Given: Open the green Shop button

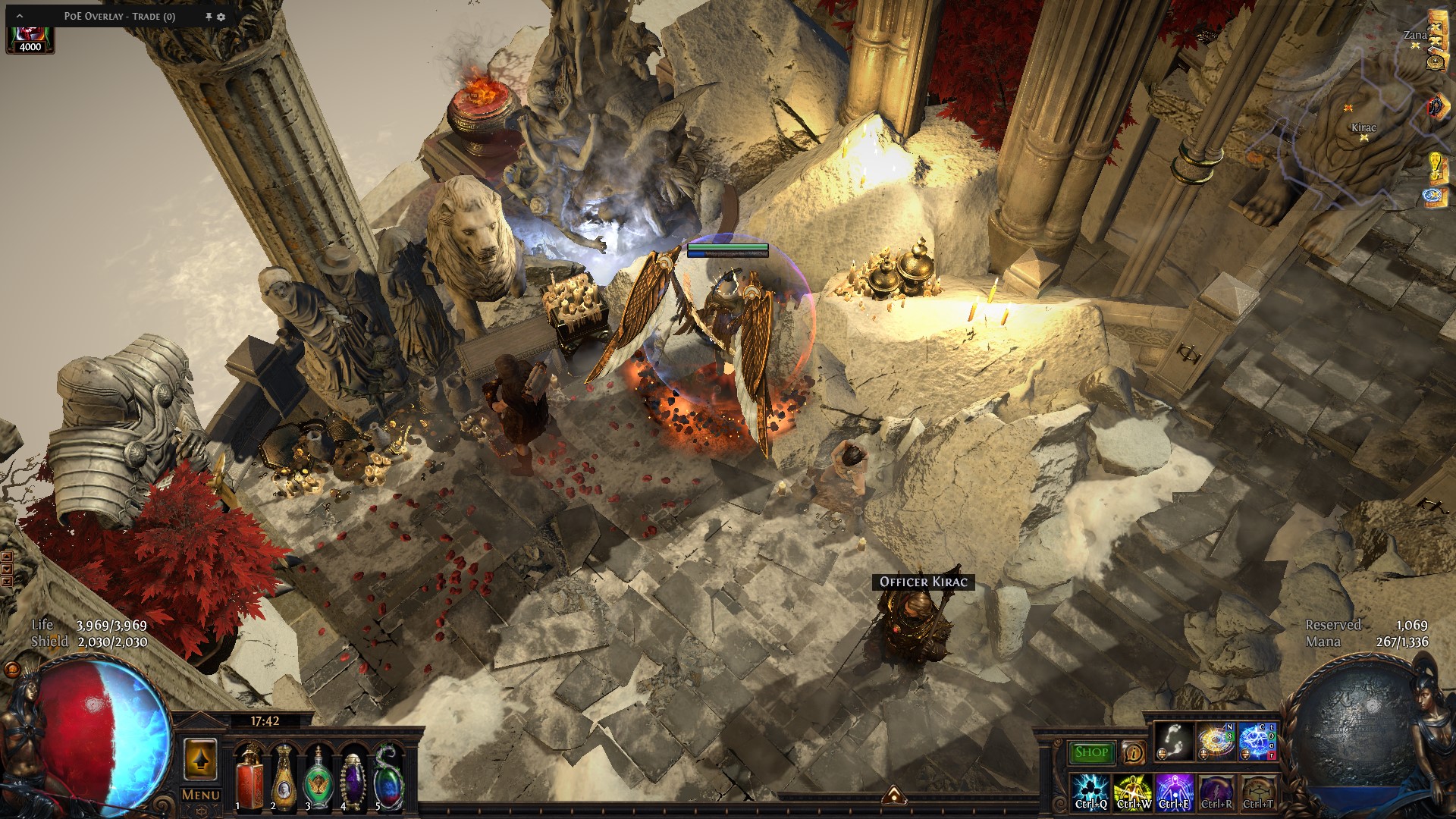Looking at the screenshot, I should click(1091, 752).
